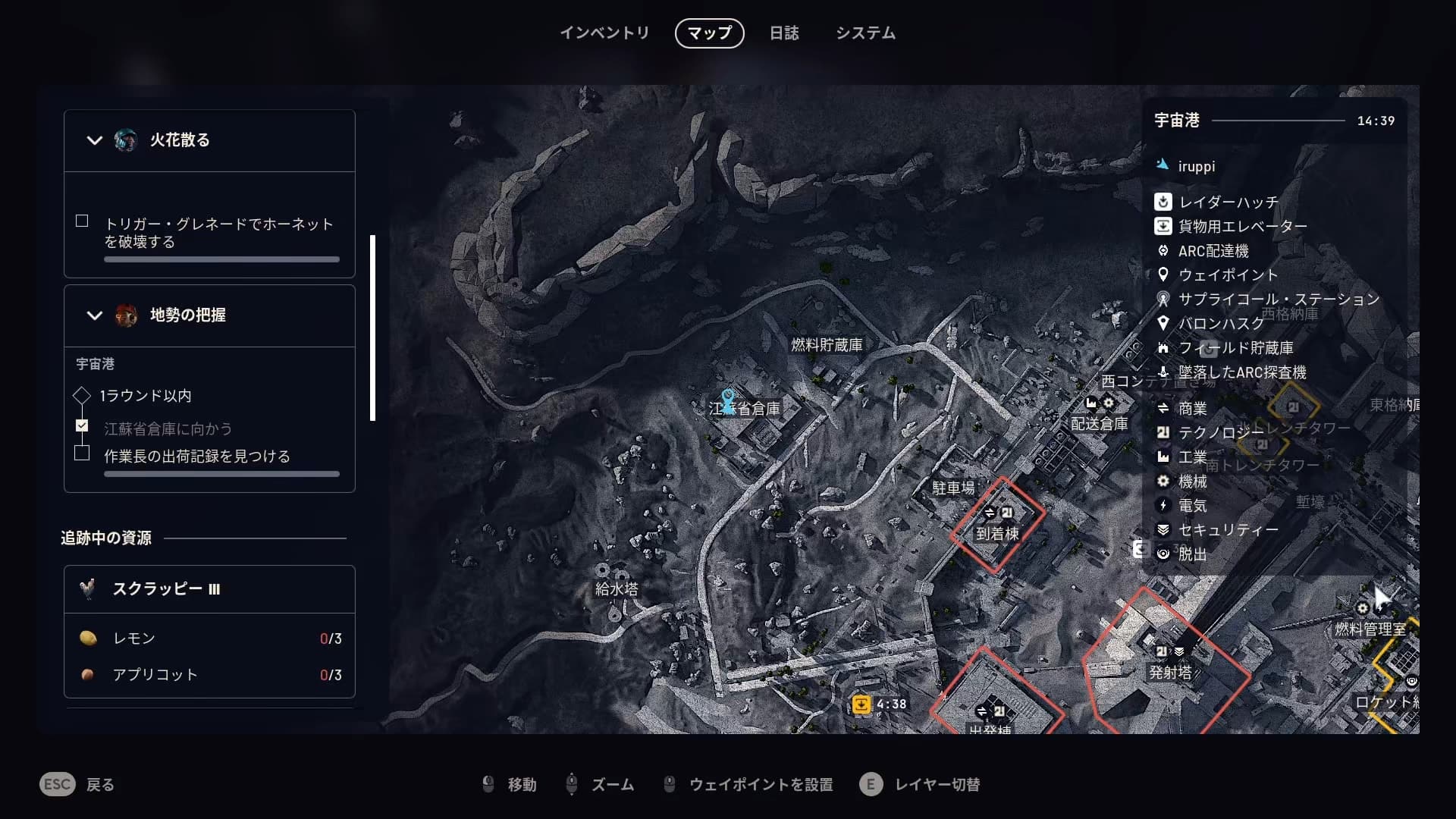Toggle the 商業 loot category filter
Viewport: 1456px width, 819px height.
pos(1192,409)
